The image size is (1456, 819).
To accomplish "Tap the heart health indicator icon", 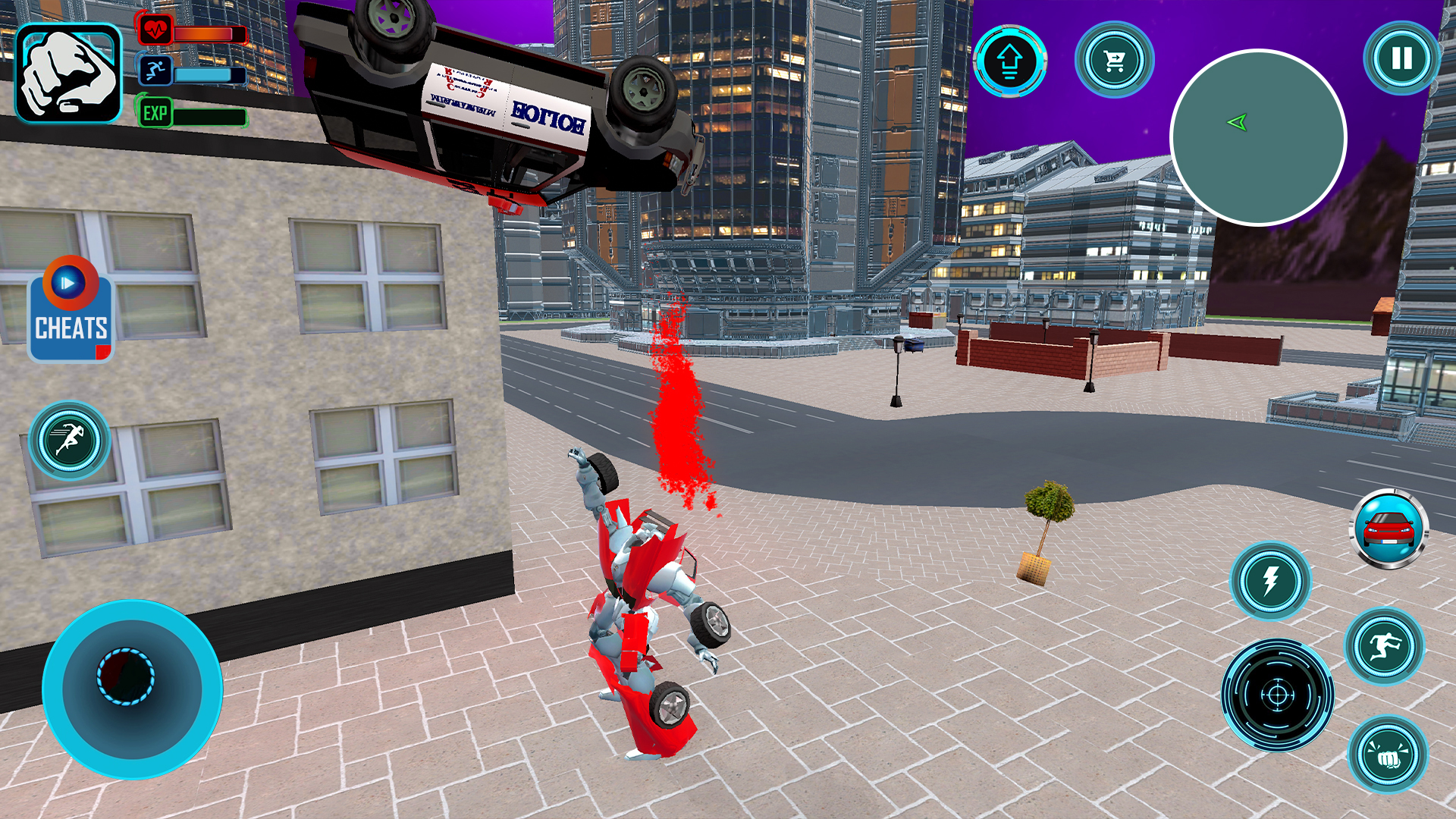I will [x=156, y=30].
